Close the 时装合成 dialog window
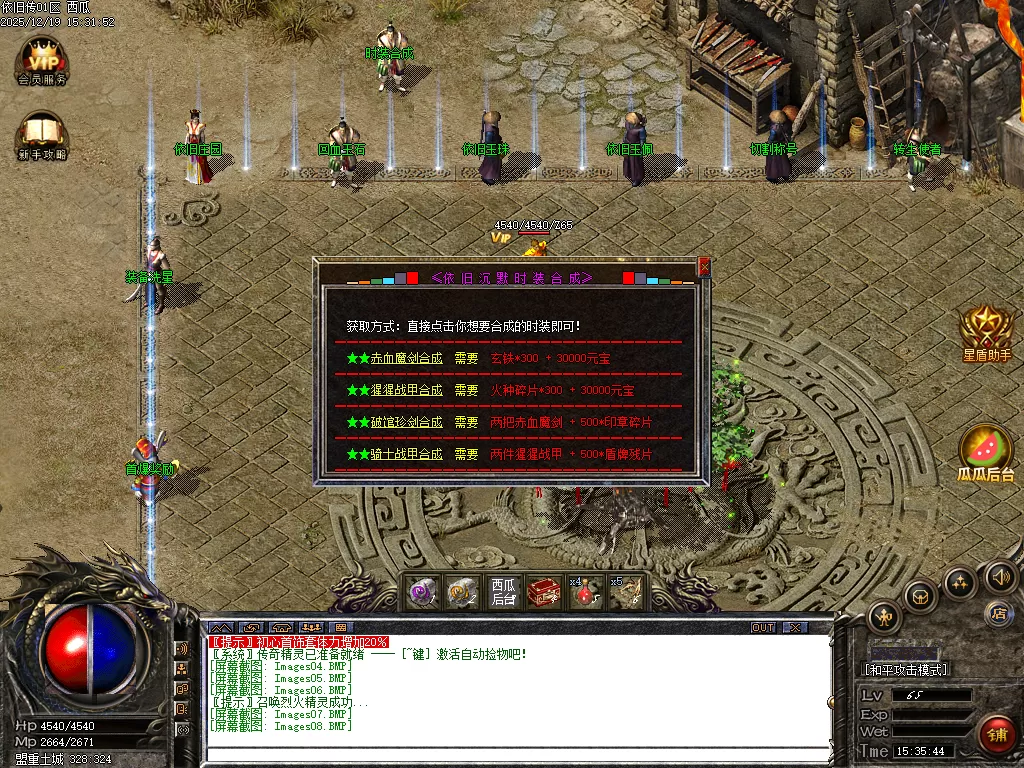This screenshot has height=768, width=1024. [704, 267]
